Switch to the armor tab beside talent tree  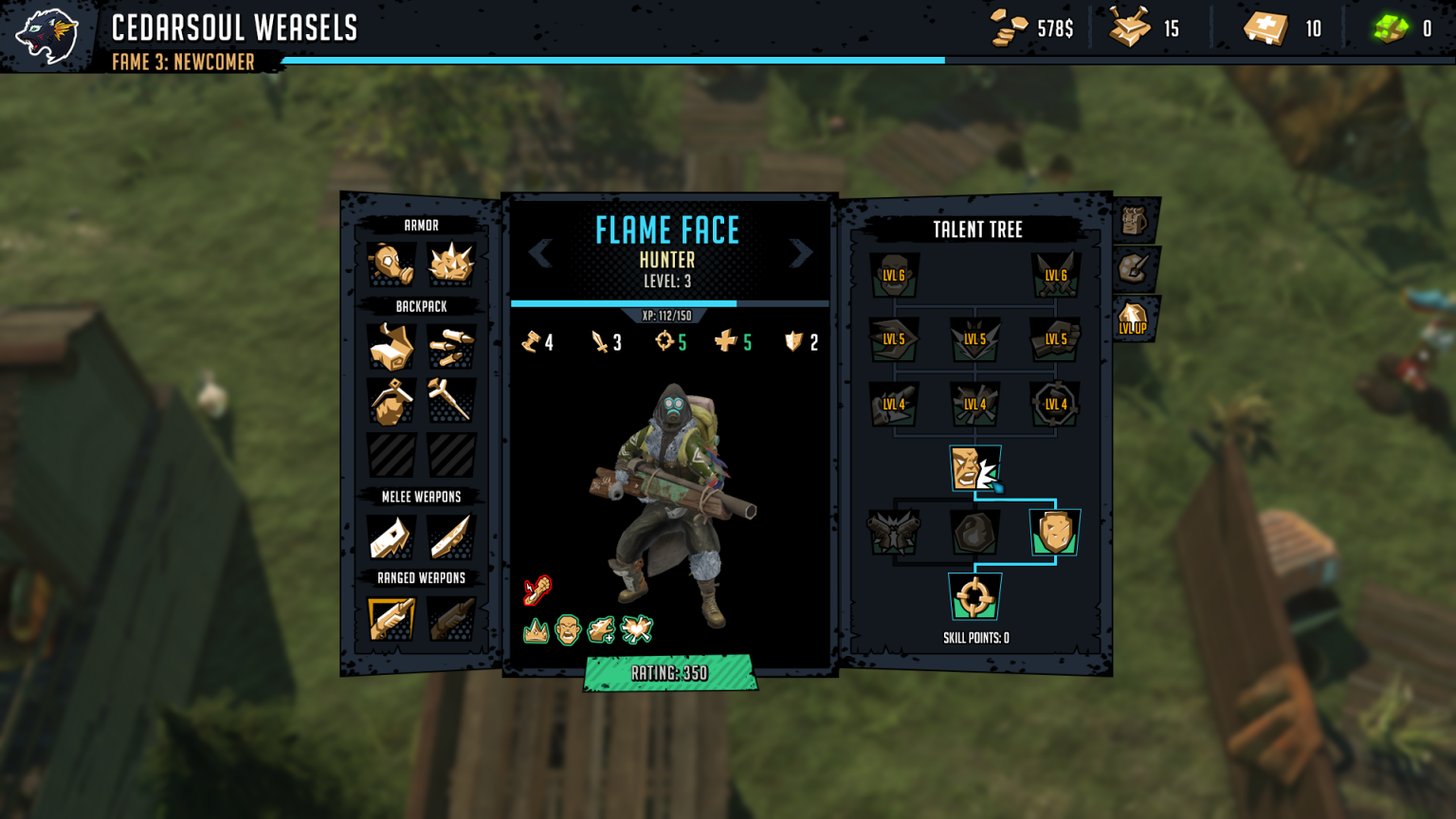pos(1135,220)
